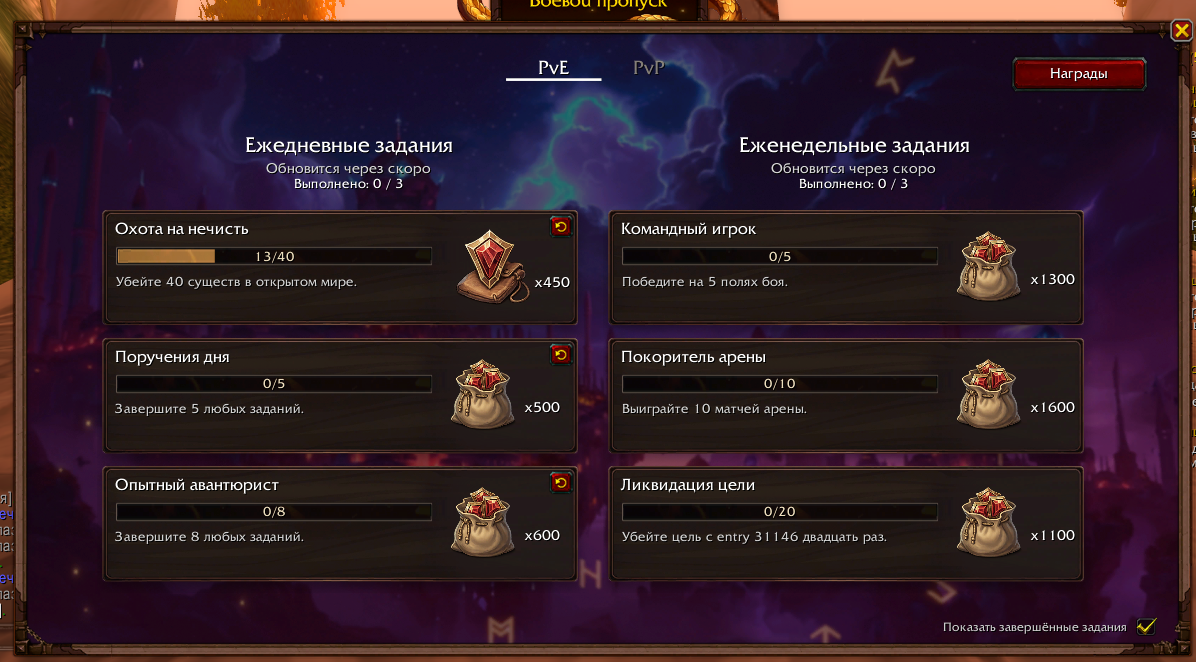
Task: Reroll the Опытный авантюрист quest
Action: coord(560,483)
